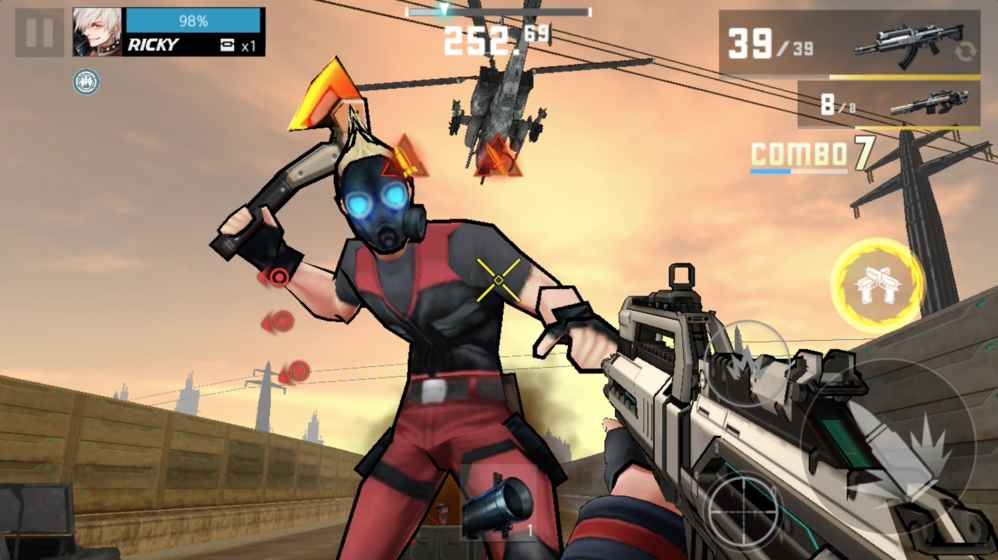998x560 pixels.
Task: Switch to the secondary weapon with 8 ammo
Action: [888, 104]
